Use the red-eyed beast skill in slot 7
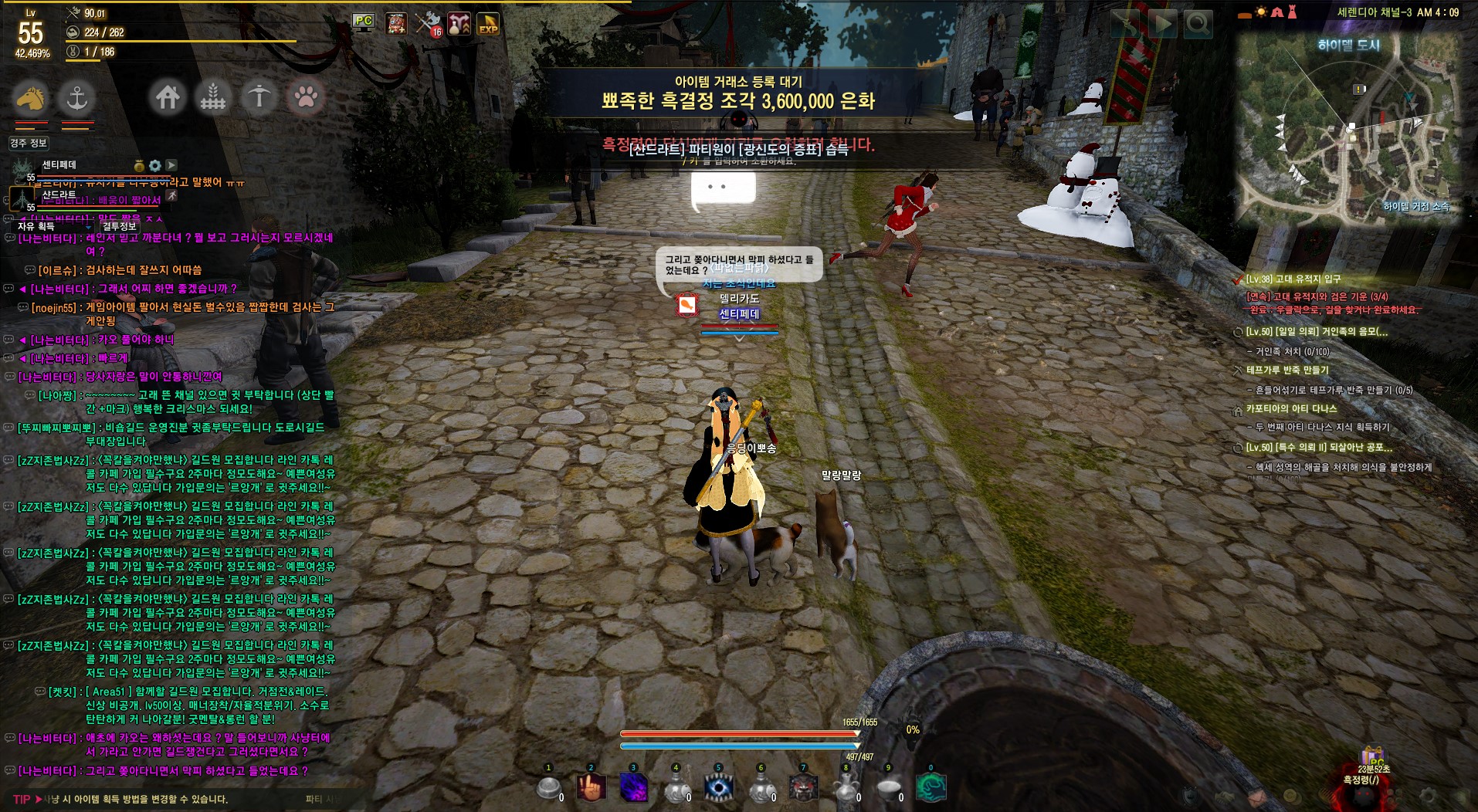The height and width of the screenshot is (812, 1478). pos(803,788)
